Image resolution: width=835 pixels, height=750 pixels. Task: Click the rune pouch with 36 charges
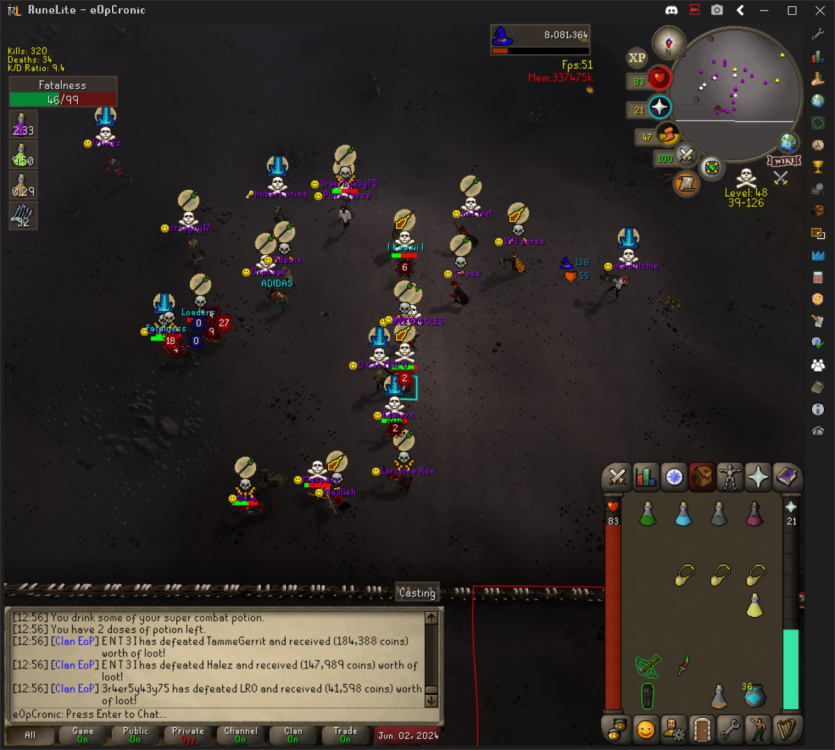pyautogui.click(x=755, y=694)
